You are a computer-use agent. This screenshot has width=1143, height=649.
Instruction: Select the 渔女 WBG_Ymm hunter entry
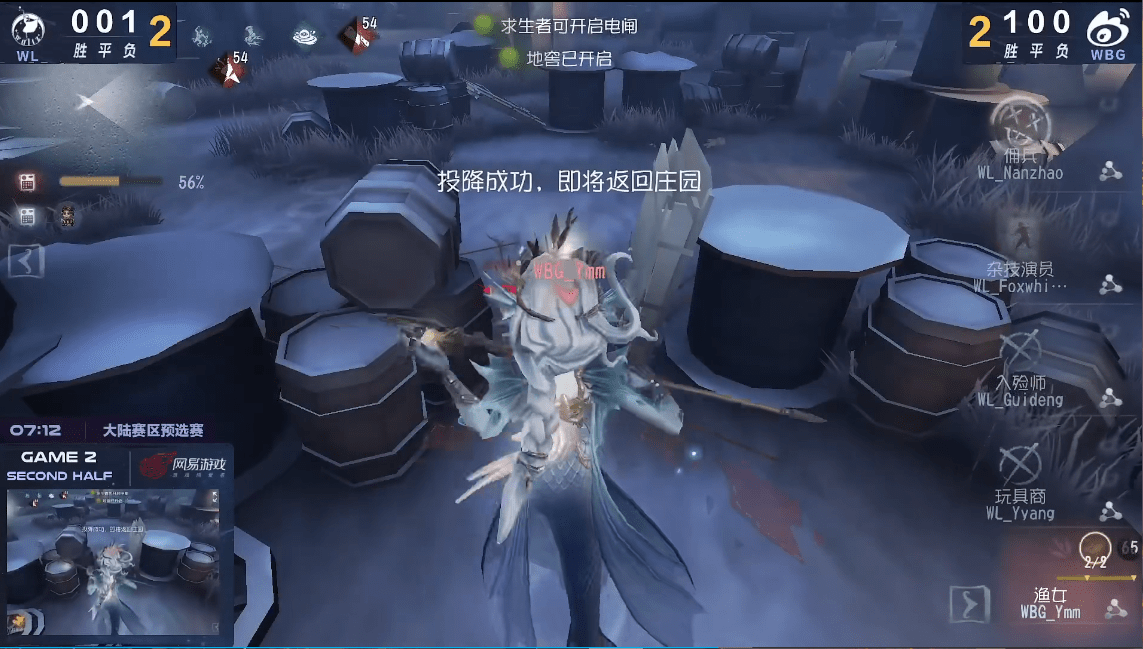1049,603
